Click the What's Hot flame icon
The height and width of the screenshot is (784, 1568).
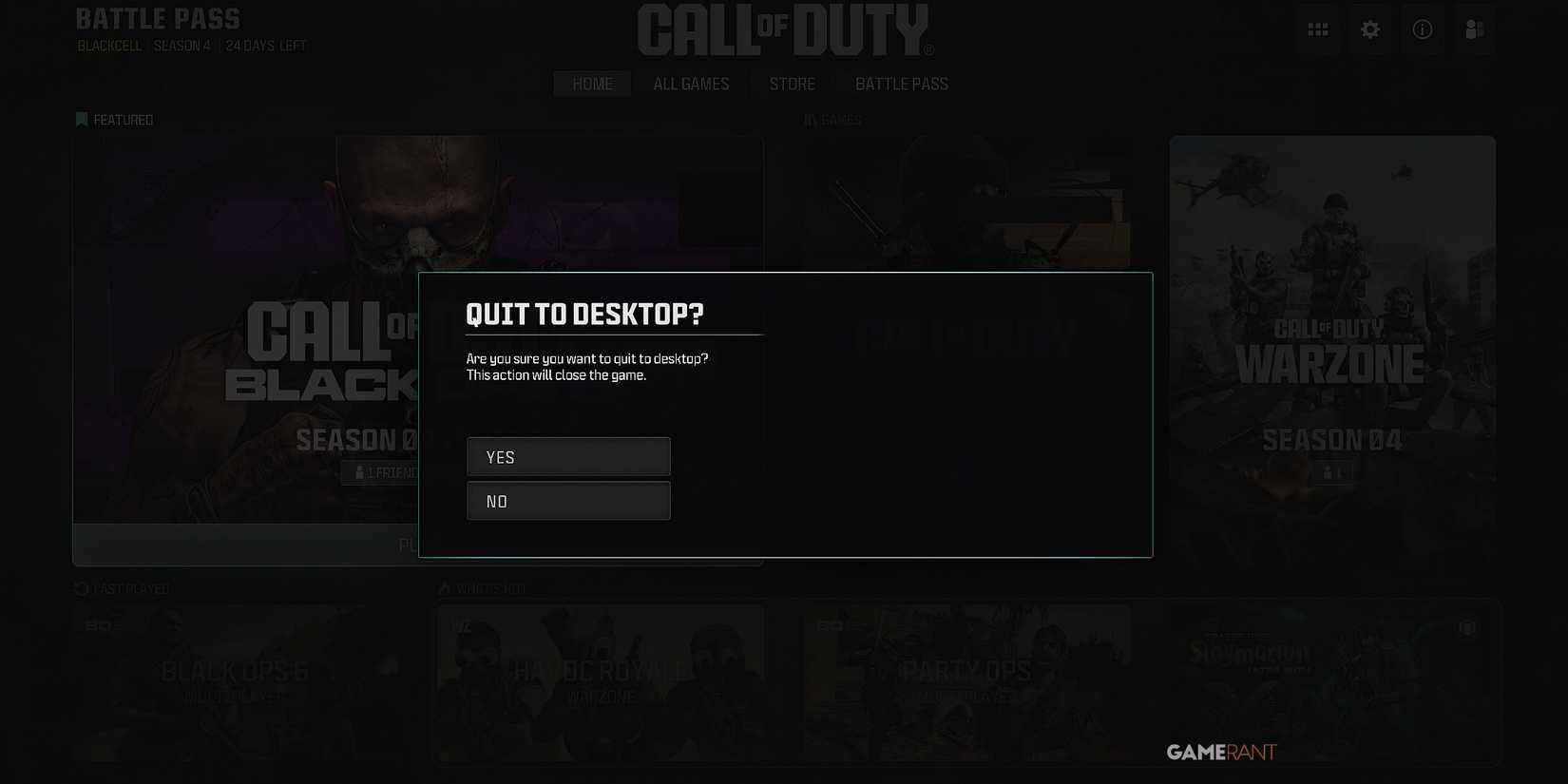pyautogui.click(x=444, y=587)
